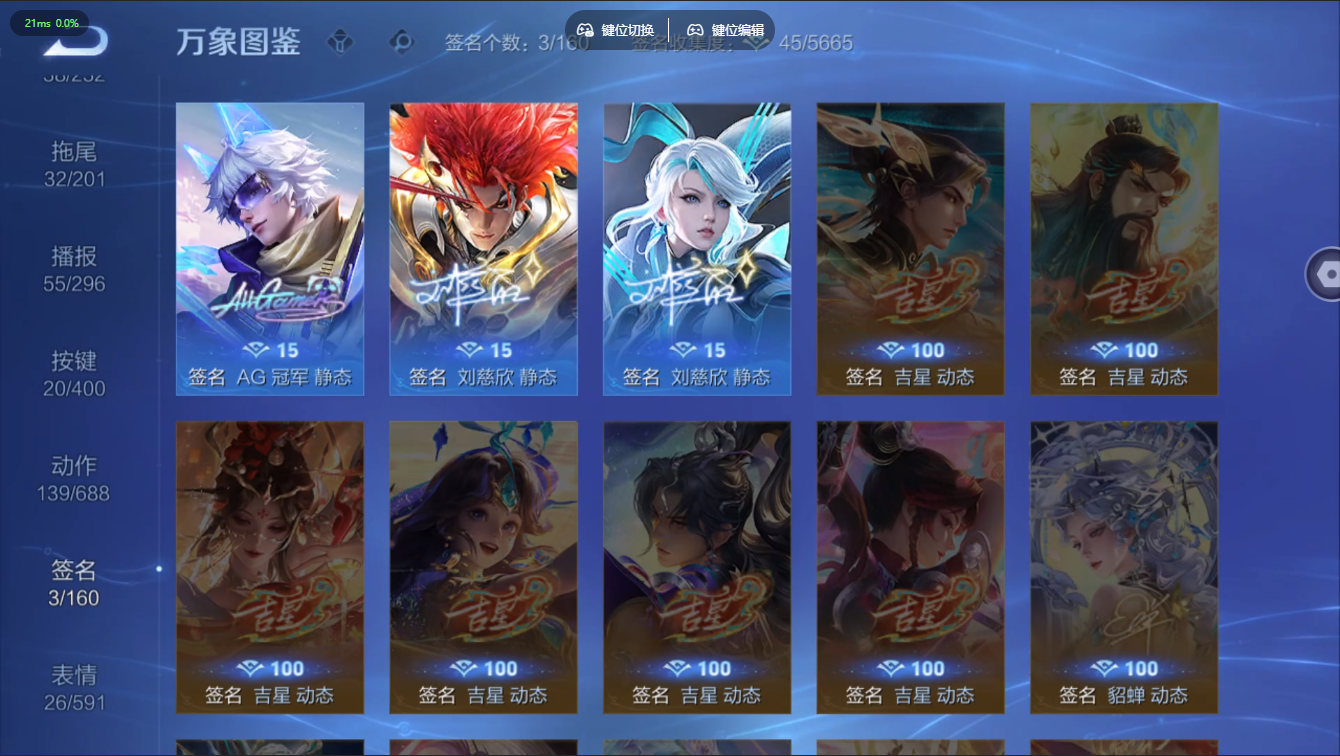Select the search magnifier icon in top bar
This screenshot has height=756, width=1340.
click(x=401, y=41)
